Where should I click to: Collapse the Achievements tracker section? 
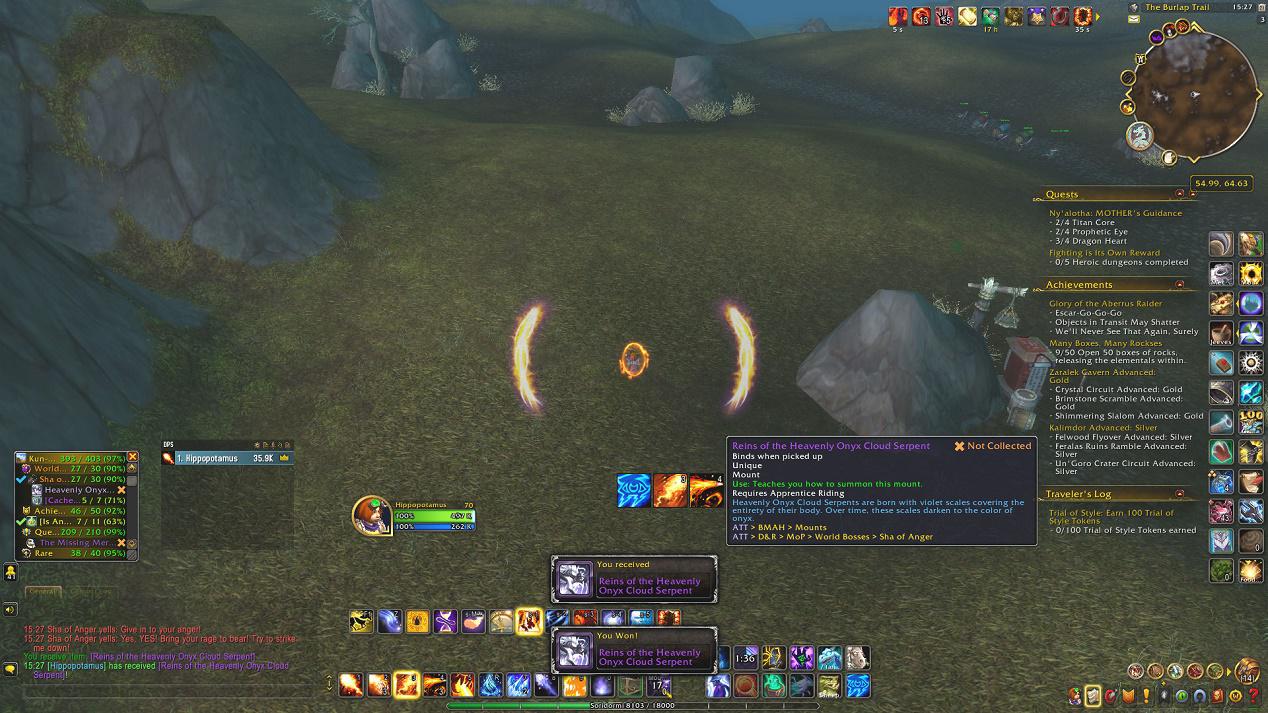1180,285
